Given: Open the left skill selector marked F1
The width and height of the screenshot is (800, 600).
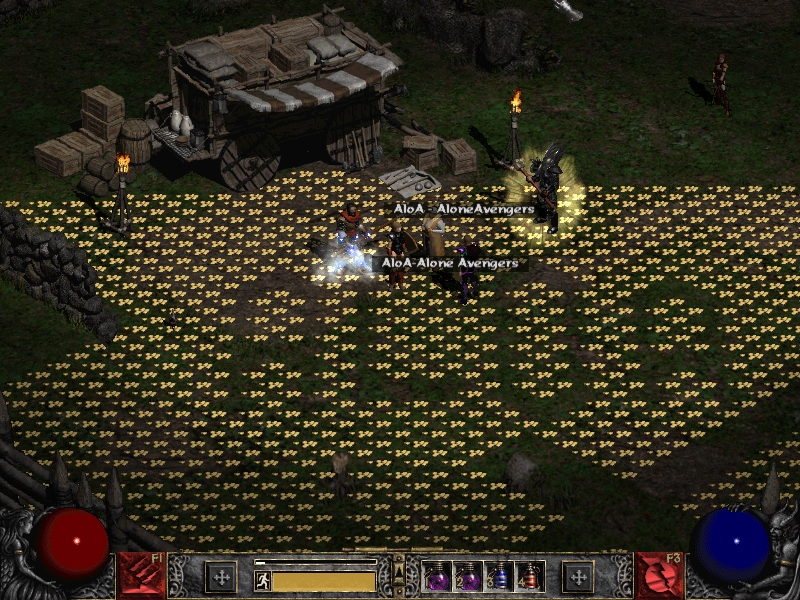Looking at the screenshot, I should pyautogui.click(x=141, y=575).
